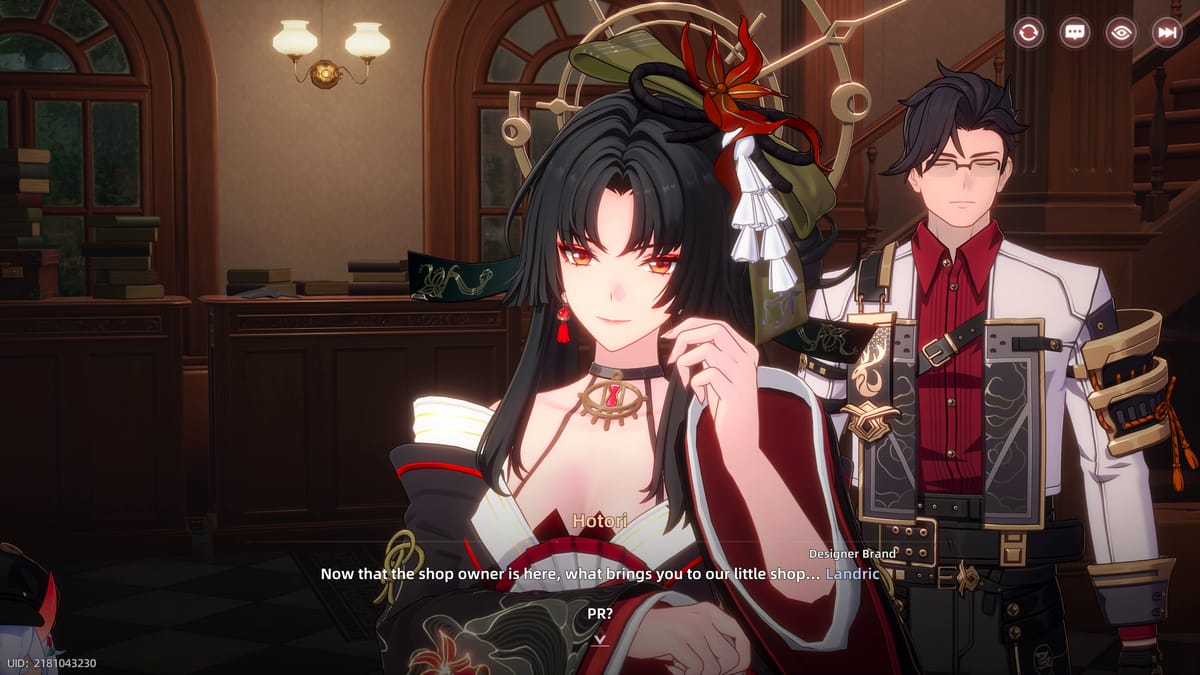The width and height of the screenshot is (1200, 675).
Task: Toggle auto-play with the circular arrows icon
Action: [1028, 32]
